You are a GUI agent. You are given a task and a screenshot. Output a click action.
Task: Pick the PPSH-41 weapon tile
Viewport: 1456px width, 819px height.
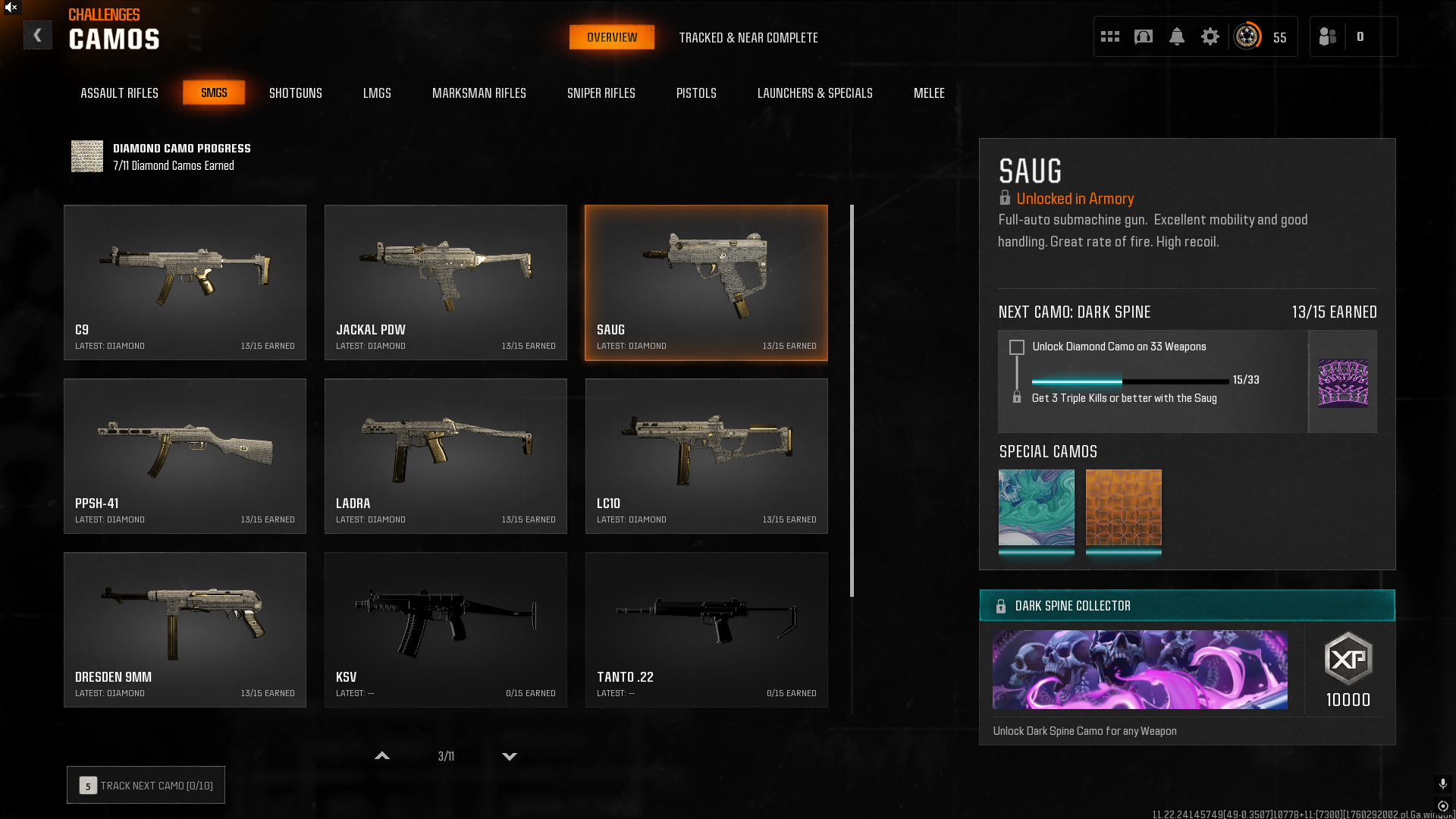(x=185, y=456)
